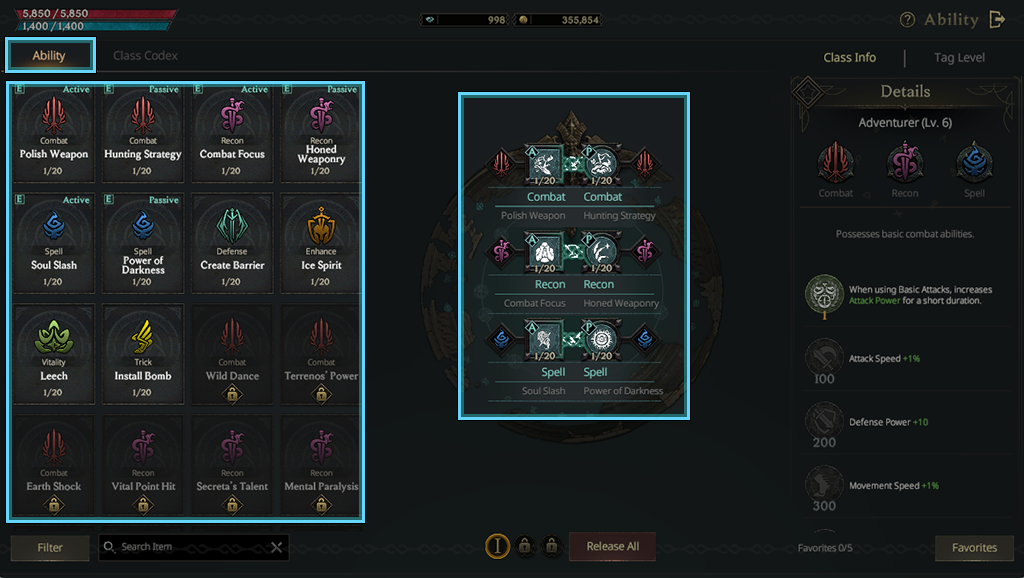Open the Favorites list
Viewport: 1024px width, 578px height.
[974, 547]
